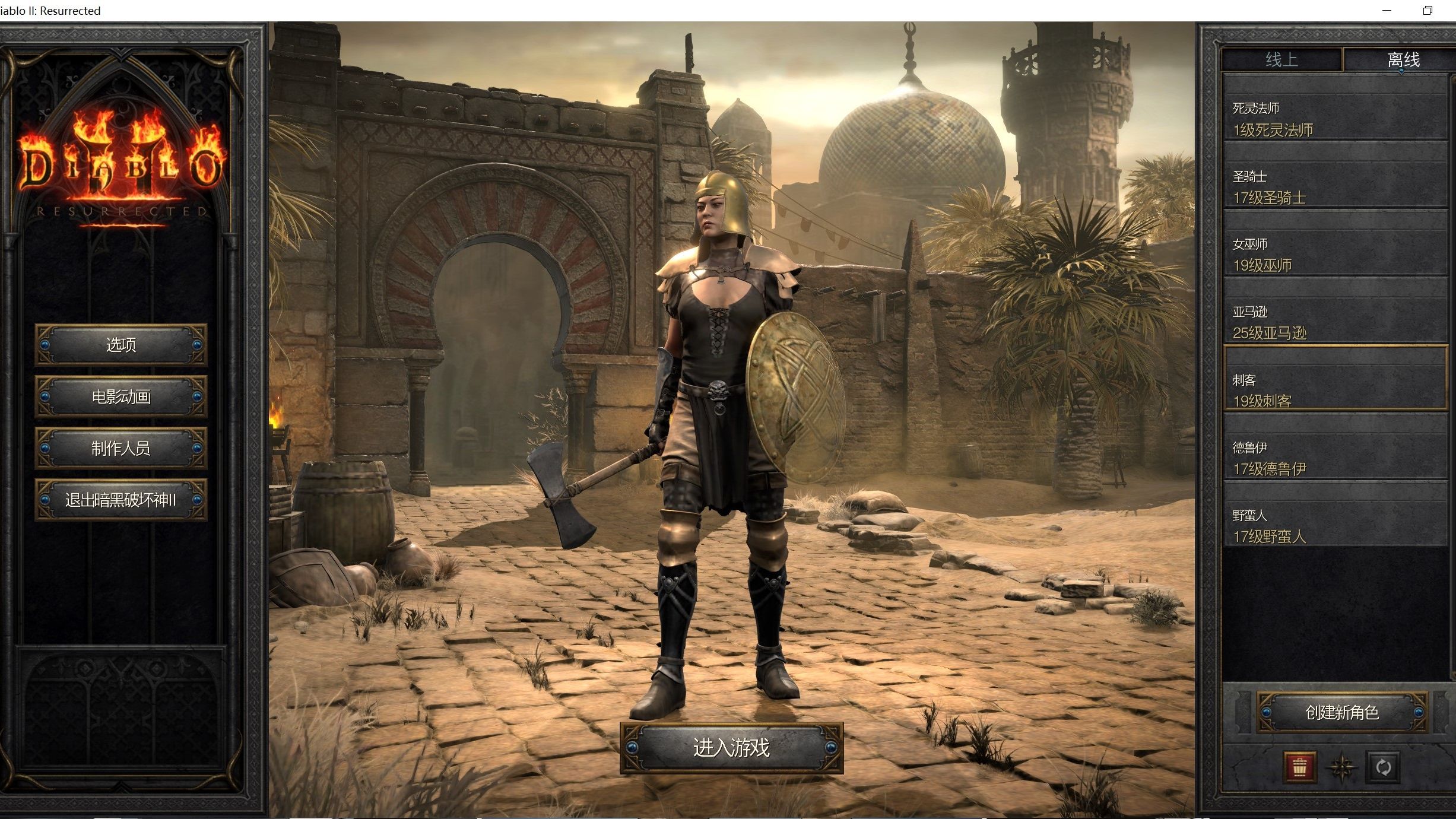This screenshot has width=1456, height=819.
Task: Open the 电影动画 cinematics menu
Action: point(121,396)
